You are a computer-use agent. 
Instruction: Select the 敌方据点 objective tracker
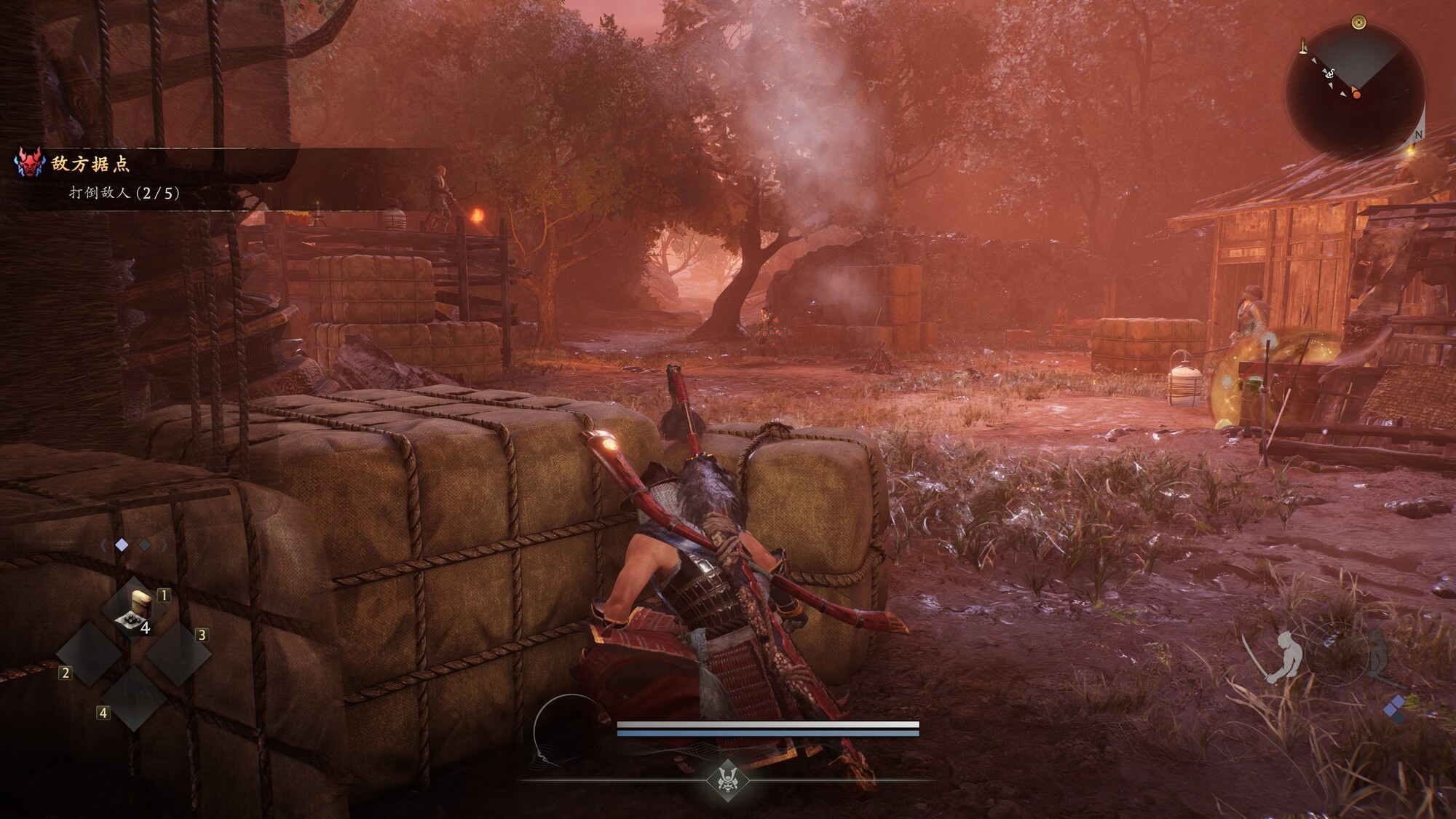pos(91,165)
